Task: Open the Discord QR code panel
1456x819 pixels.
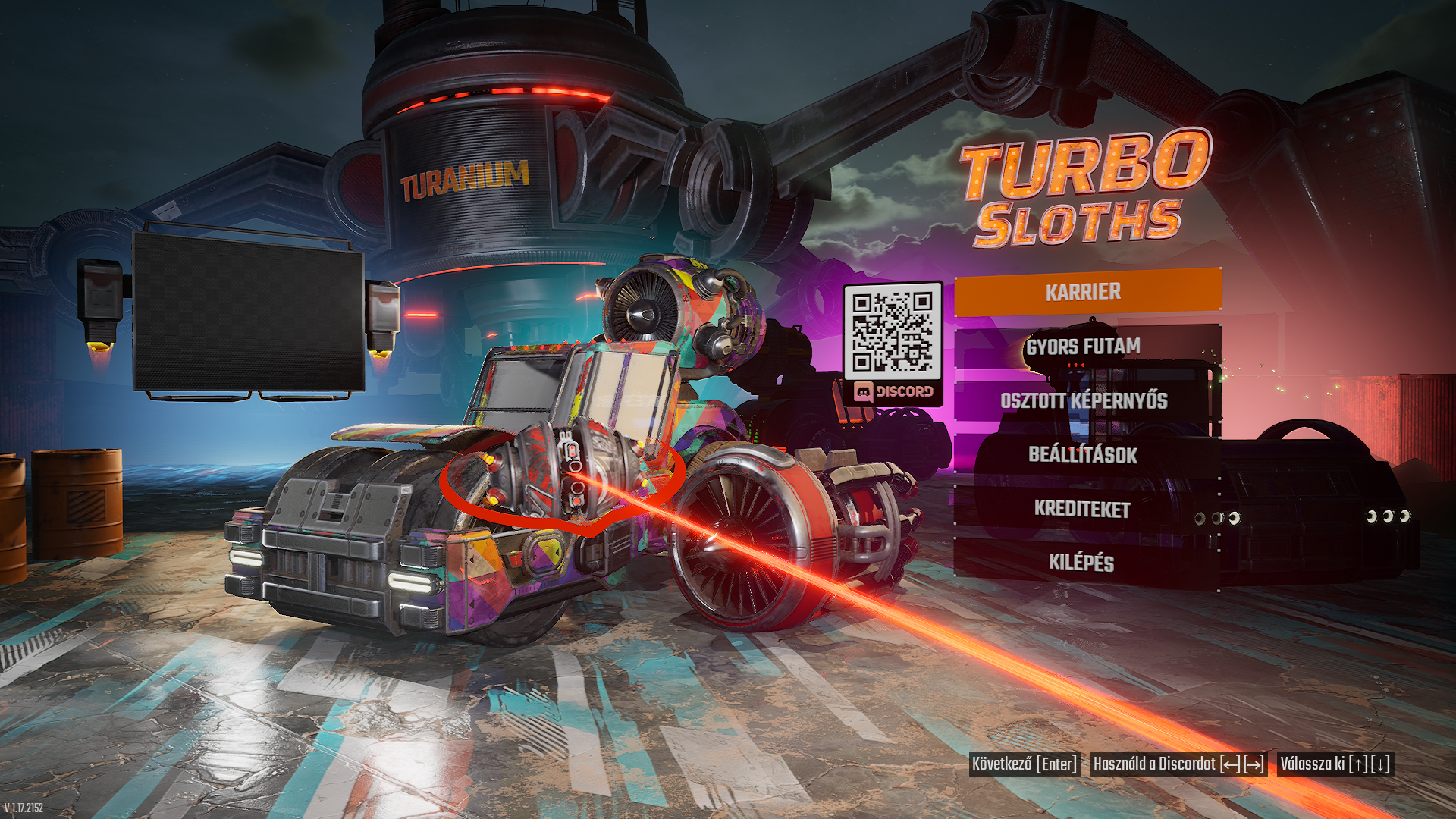Action: (x=893, y=344)
